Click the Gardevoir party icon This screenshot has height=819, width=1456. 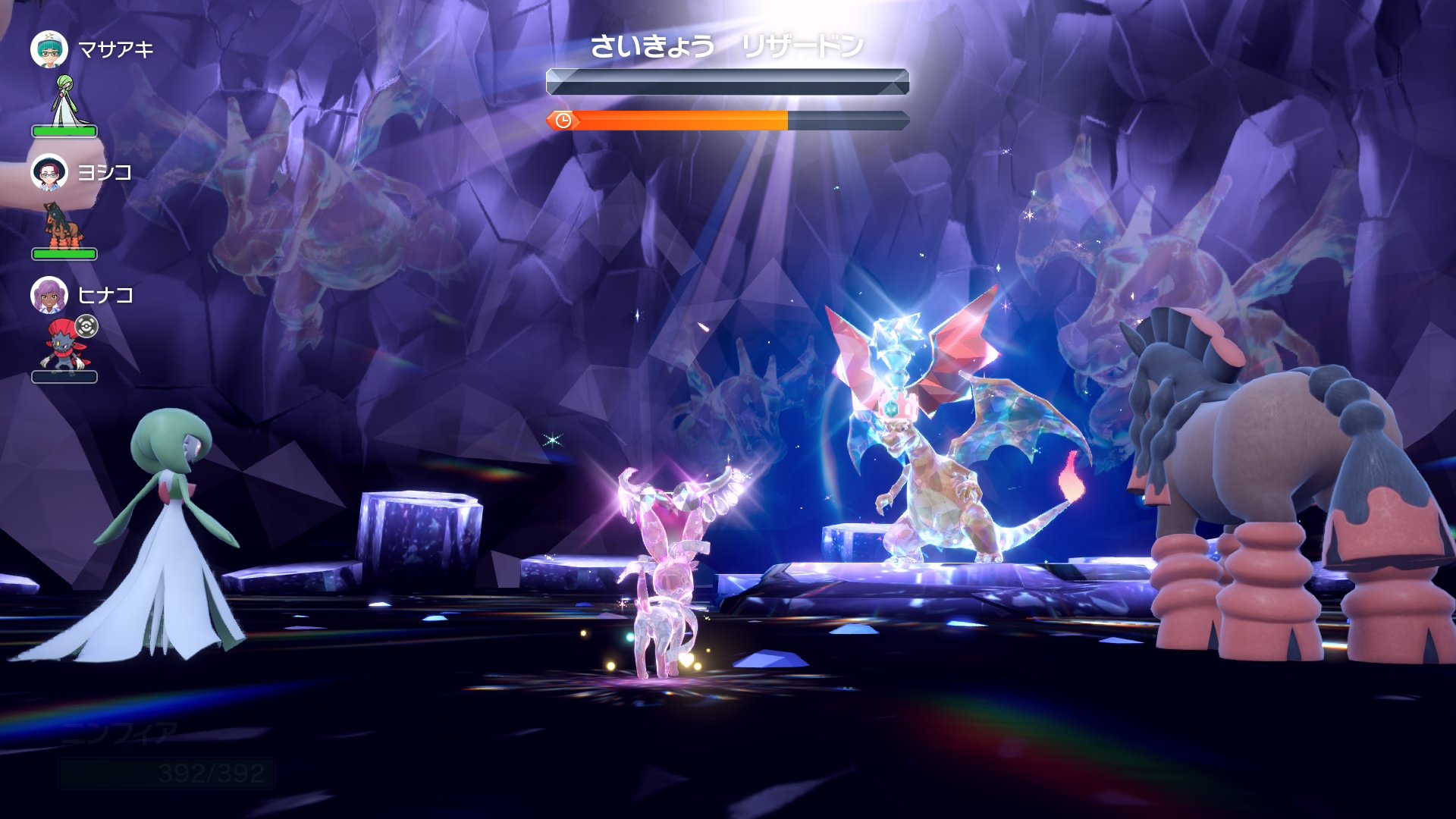click(65, 101)
